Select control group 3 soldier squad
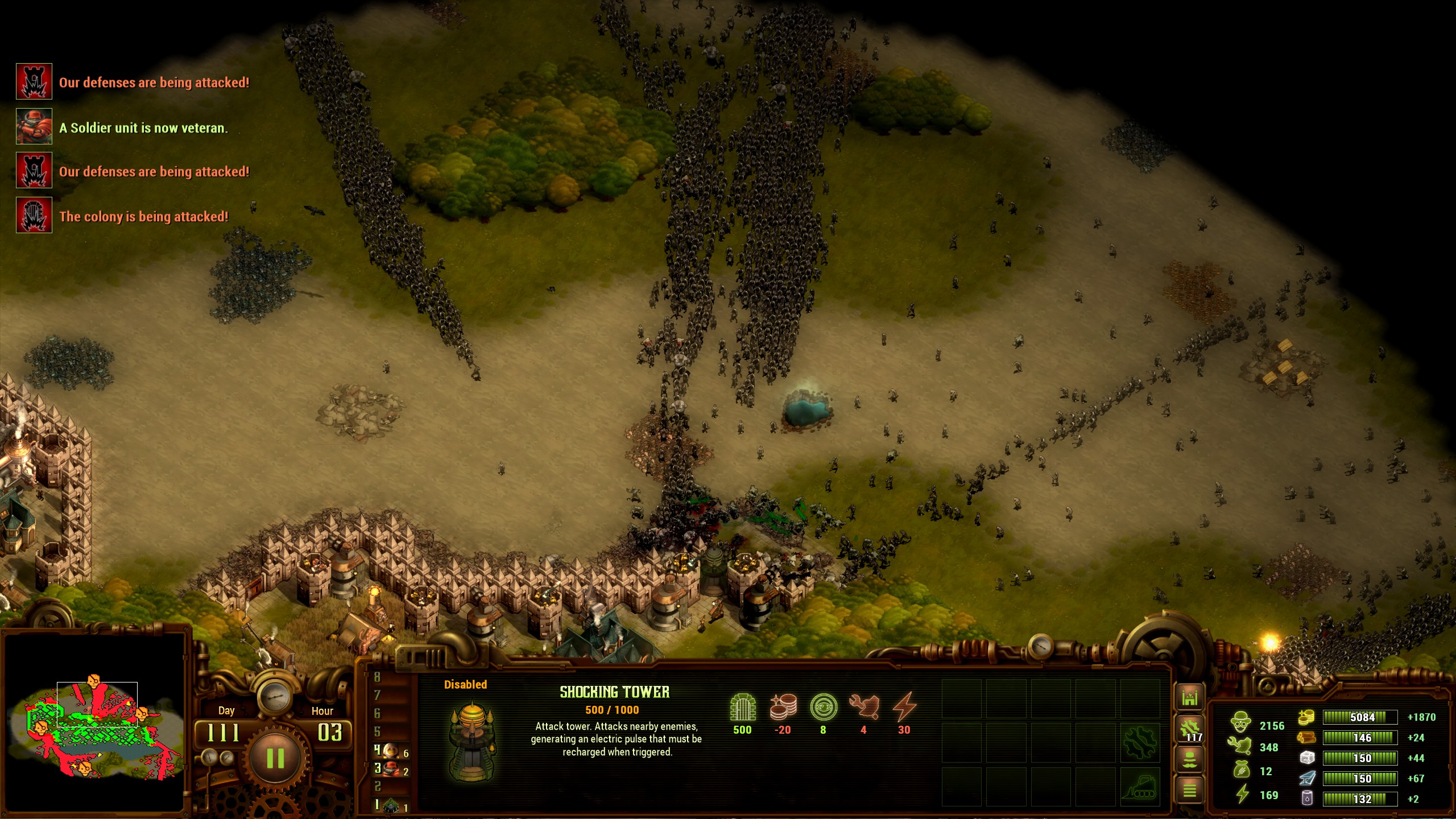 391,770
